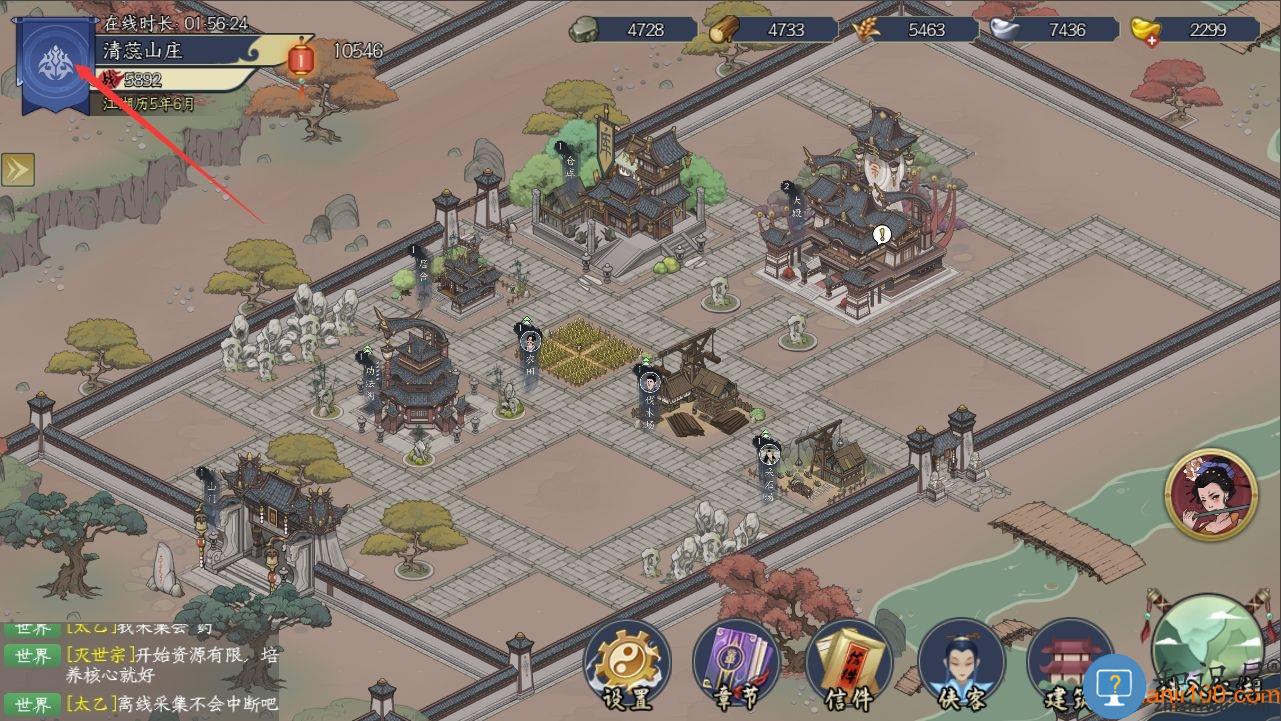Open the 侠客 heroes menu
1281x721 pixels.
pos(961,663)
